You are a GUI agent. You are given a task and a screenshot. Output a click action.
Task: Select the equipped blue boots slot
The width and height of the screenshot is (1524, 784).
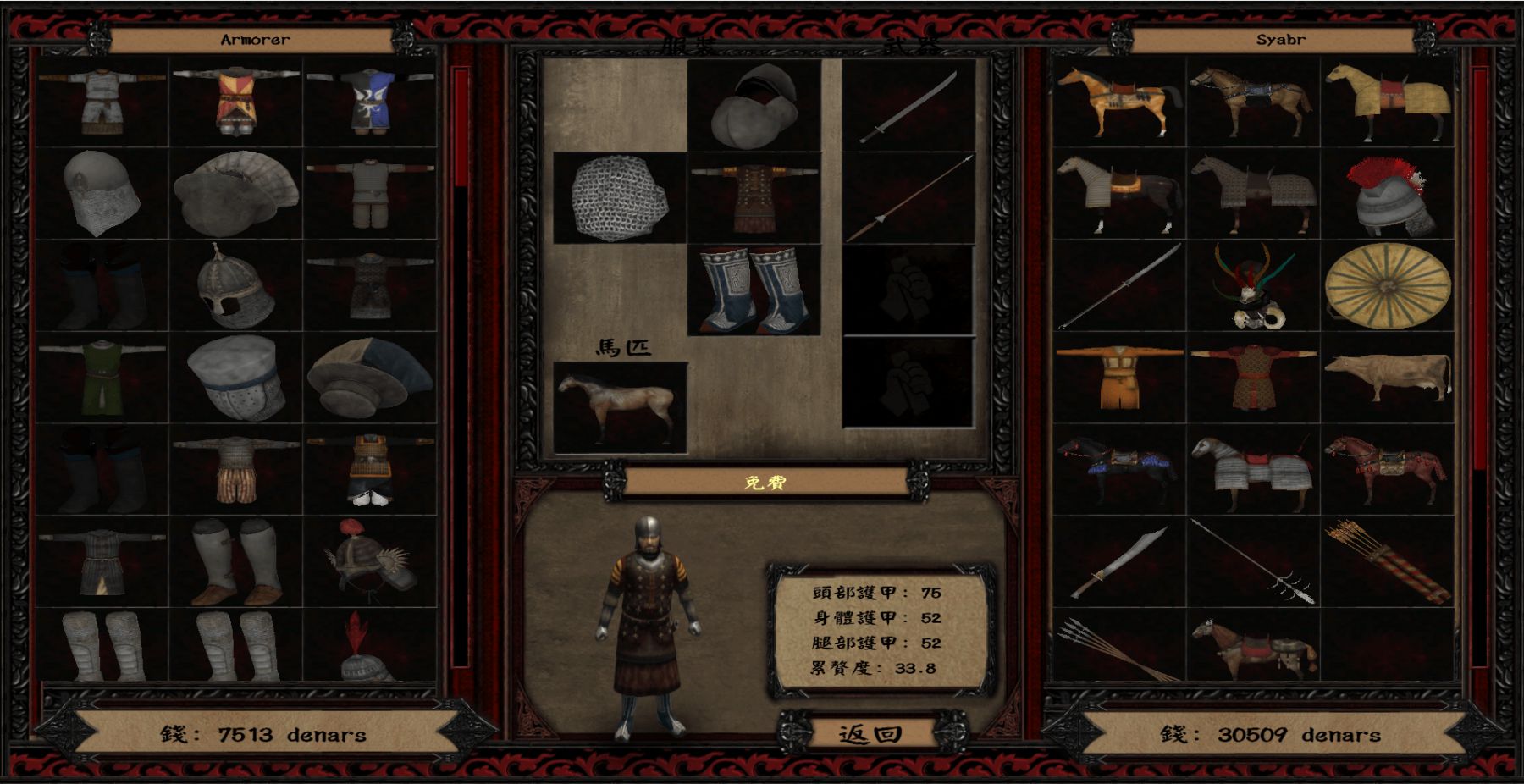coord(754,290)
